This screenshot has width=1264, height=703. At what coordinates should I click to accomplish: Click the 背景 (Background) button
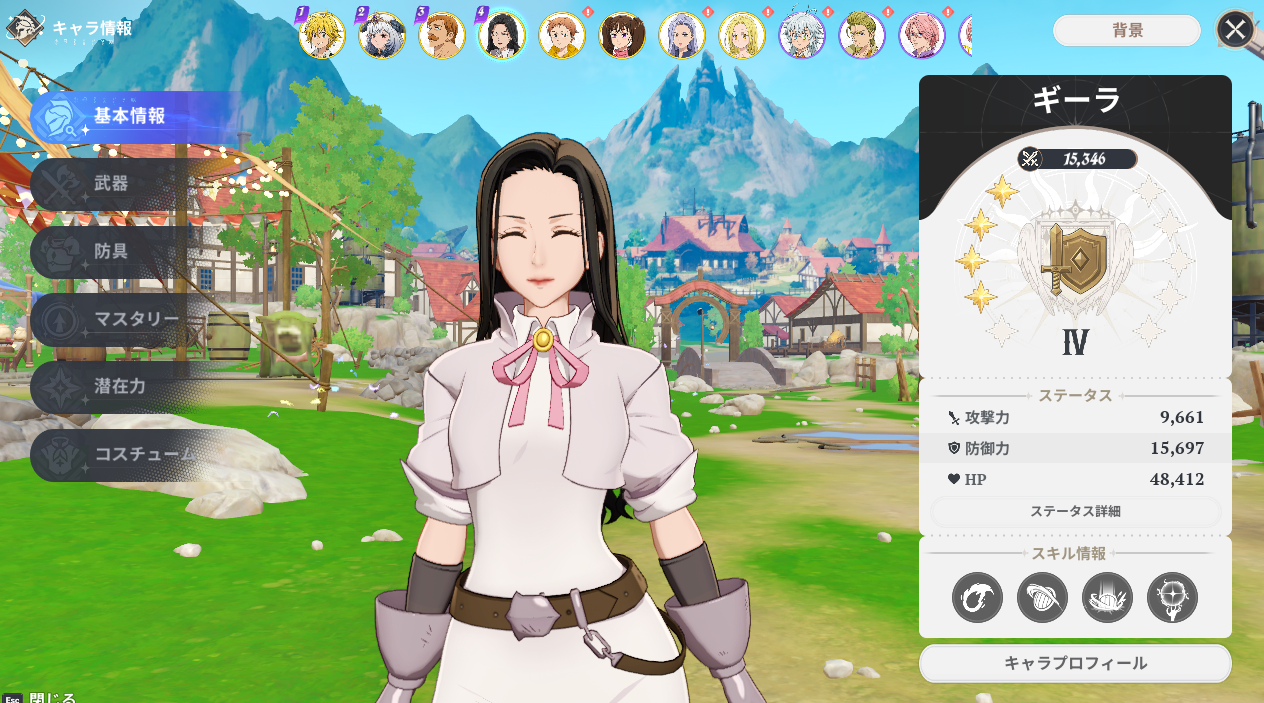pos(1127,30)
